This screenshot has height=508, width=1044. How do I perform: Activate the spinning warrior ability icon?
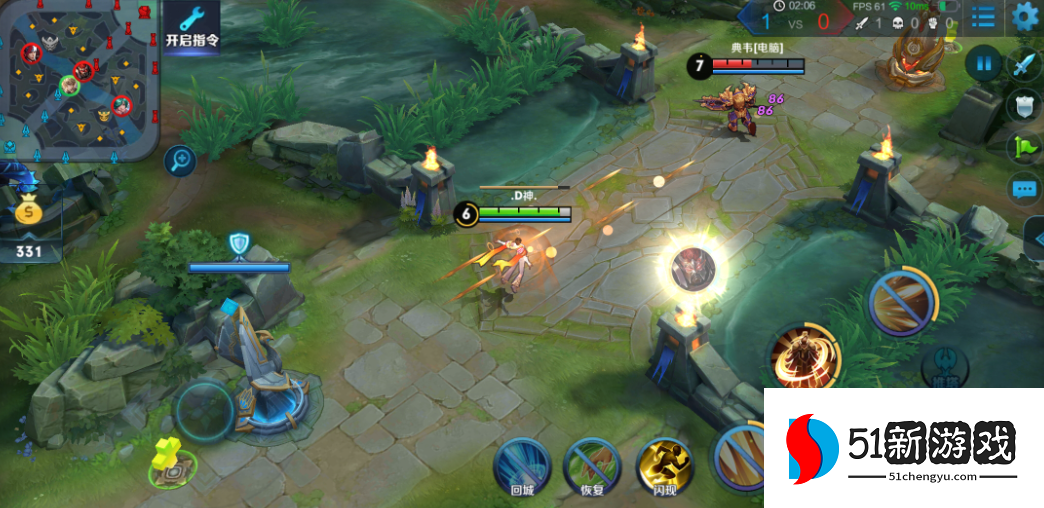coord(804,355)
